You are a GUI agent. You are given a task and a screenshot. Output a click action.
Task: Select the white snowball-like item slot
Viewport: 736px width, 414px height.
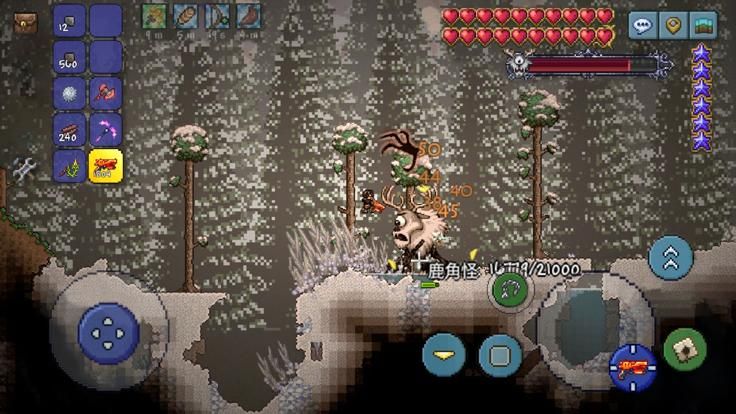click(x=70, y=93)
